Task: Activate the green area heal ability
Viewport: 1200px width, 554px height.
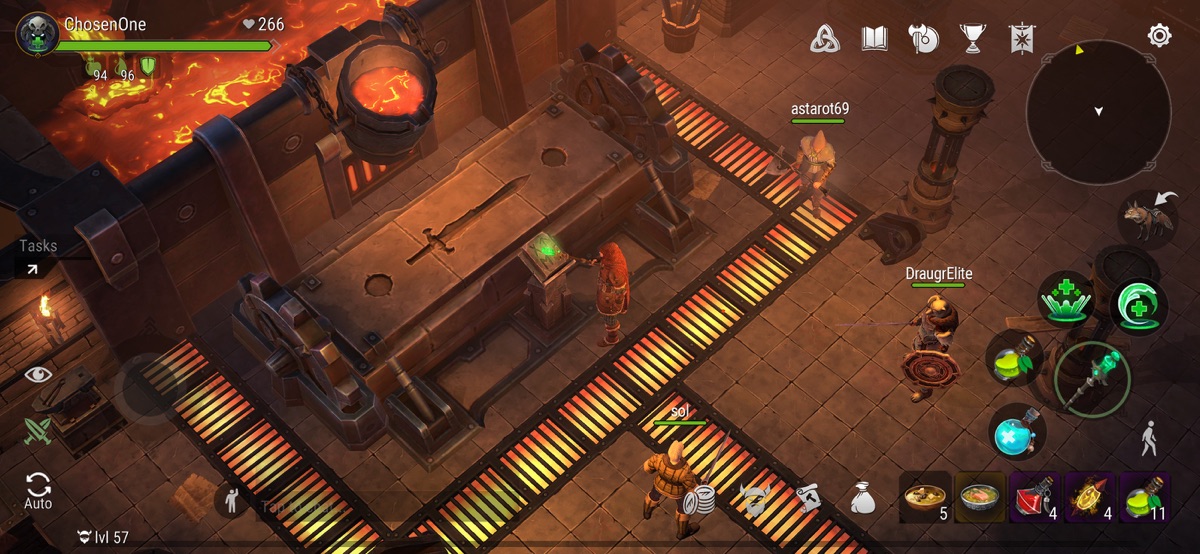Action: coord(1066,298)
